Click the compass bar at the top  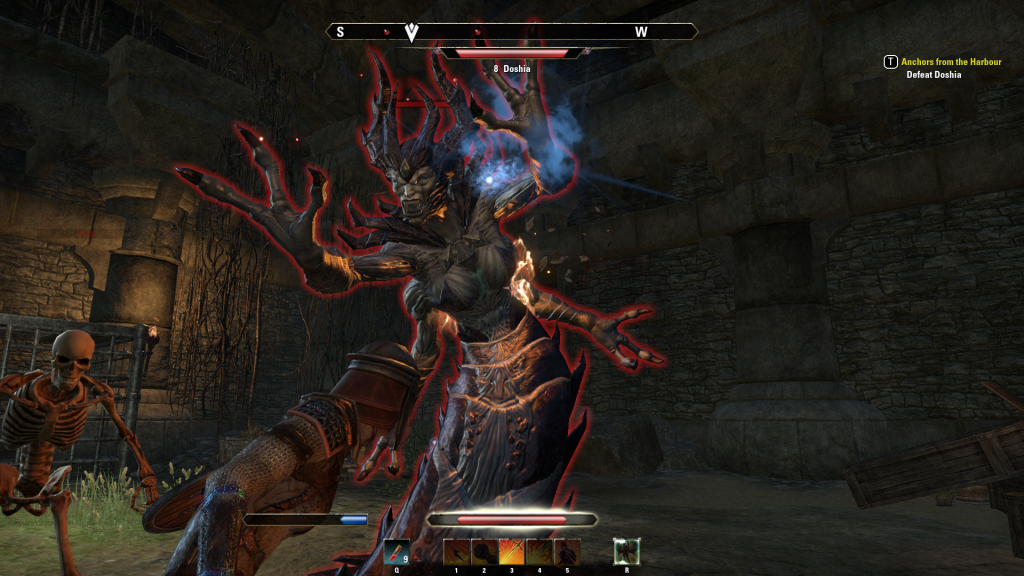coord(511,32)
